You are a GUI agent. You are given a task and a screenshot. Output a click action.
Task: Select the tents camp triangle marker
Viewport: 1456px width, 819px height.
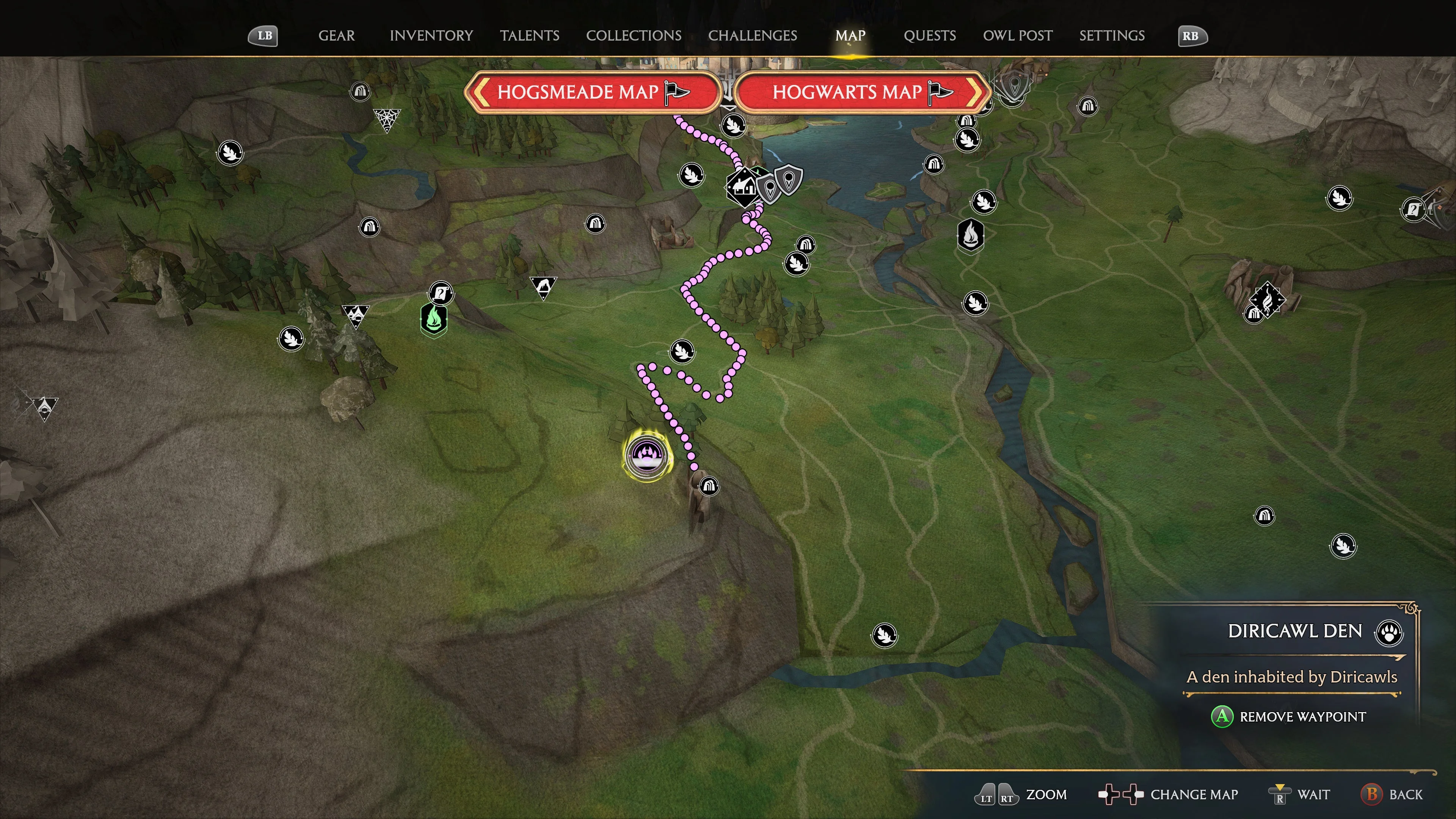pyautogui.click(x=355, y=315)
